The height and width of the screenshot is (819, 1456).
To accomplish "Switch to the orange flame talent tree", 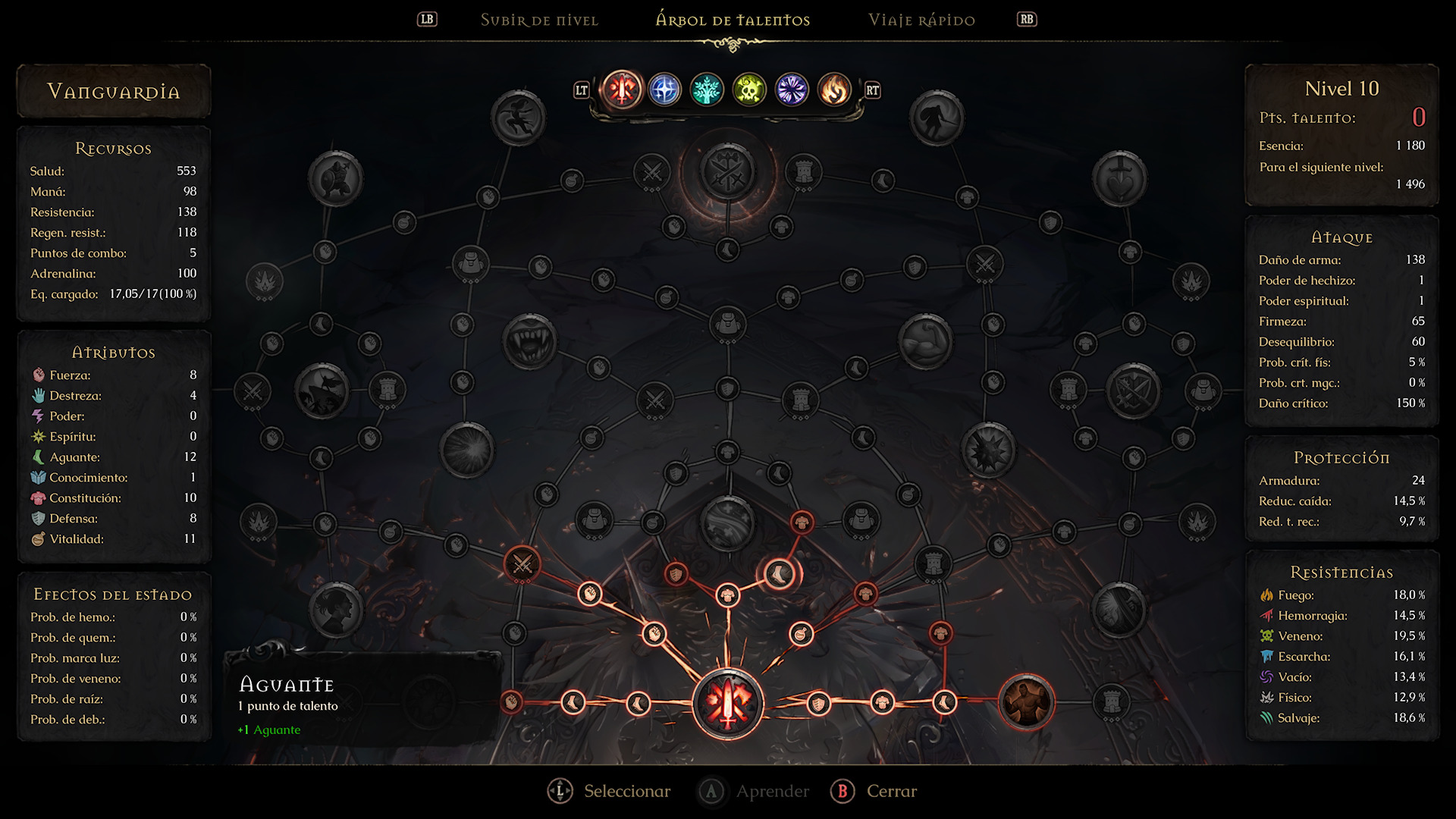I will tap(834, 90).
